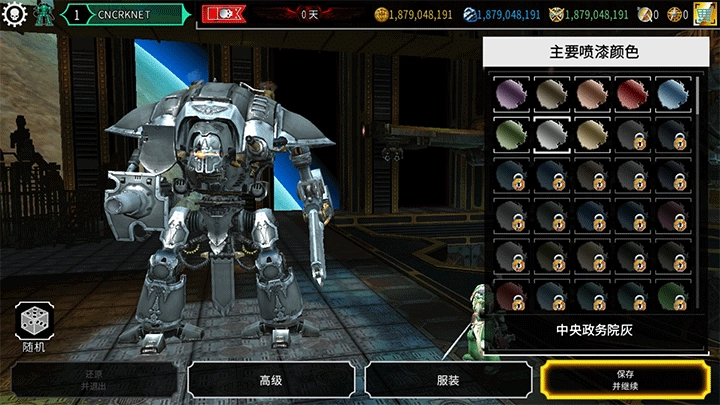Image resolution: width=720 pixels, height=405 pixels.
Task: Pick the sand-yellow paint swatch
Action: (x=591, y=133)
